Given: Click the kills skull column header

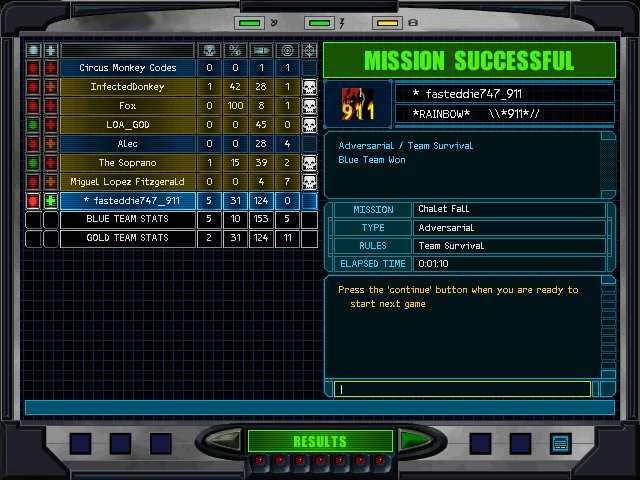Looking at the screenshot, I should (209, 50).
